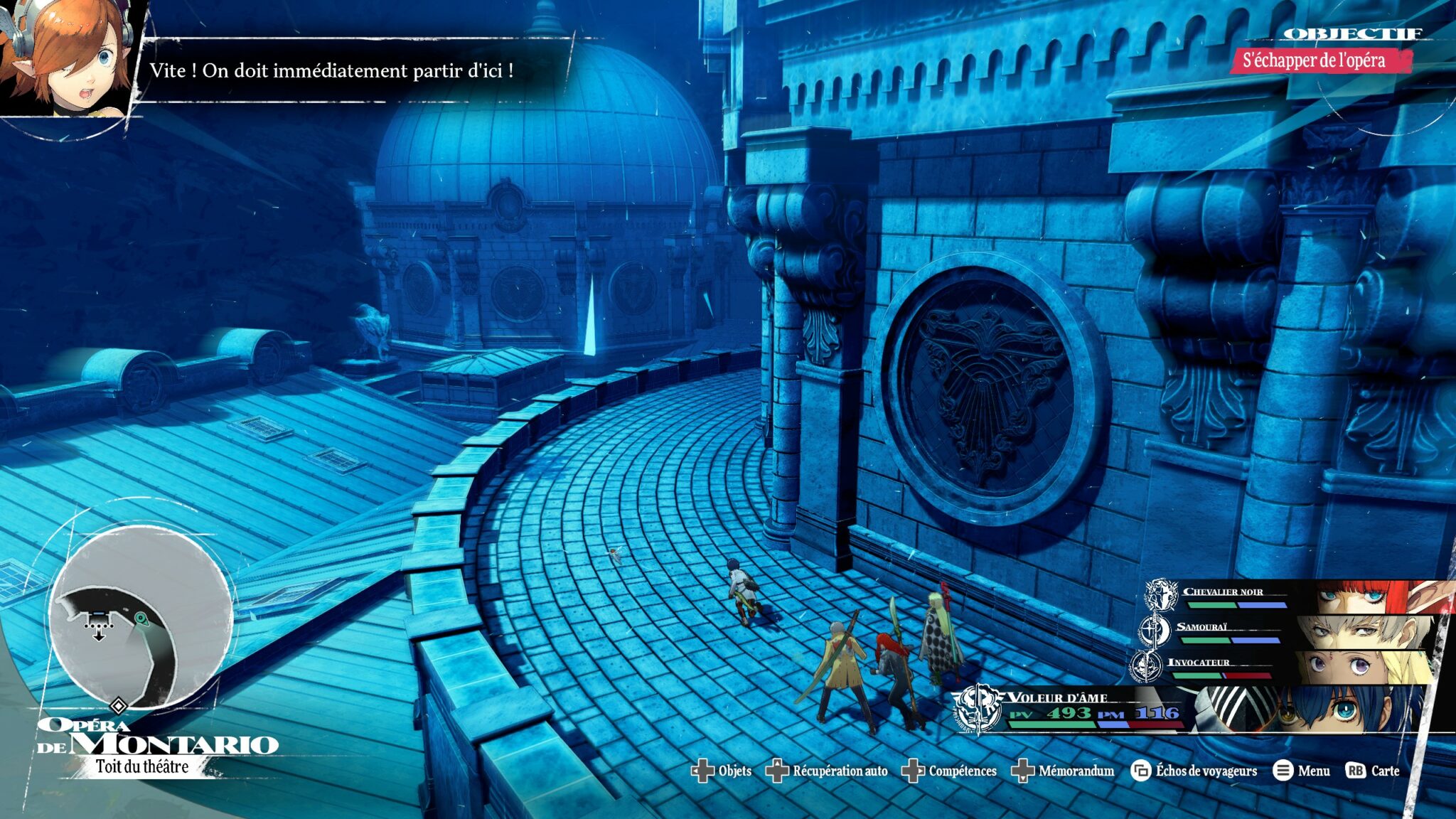This screenshot has width=1456, height=819.
Task: Open the Objets shortcut
Action: click(x=722, y=771)
